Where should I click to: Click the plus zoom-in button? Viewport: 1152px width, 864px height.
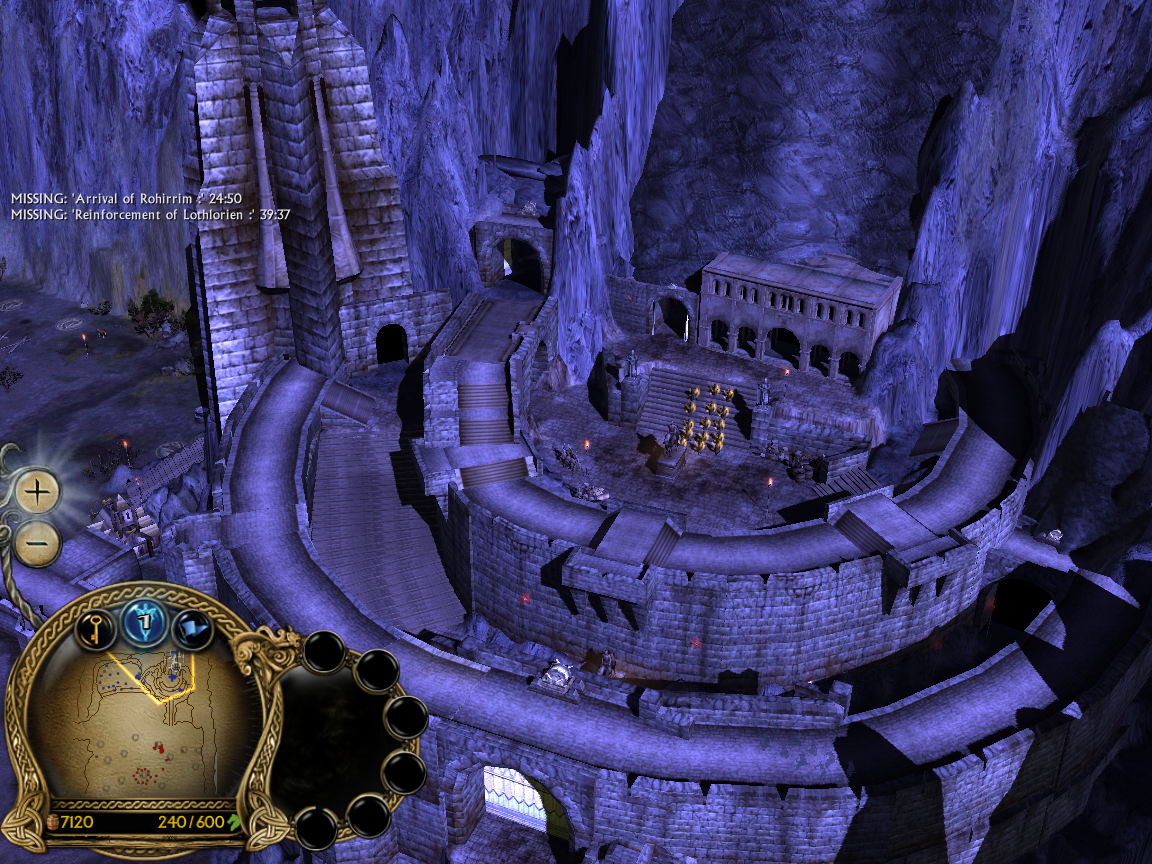pos(38,492)
